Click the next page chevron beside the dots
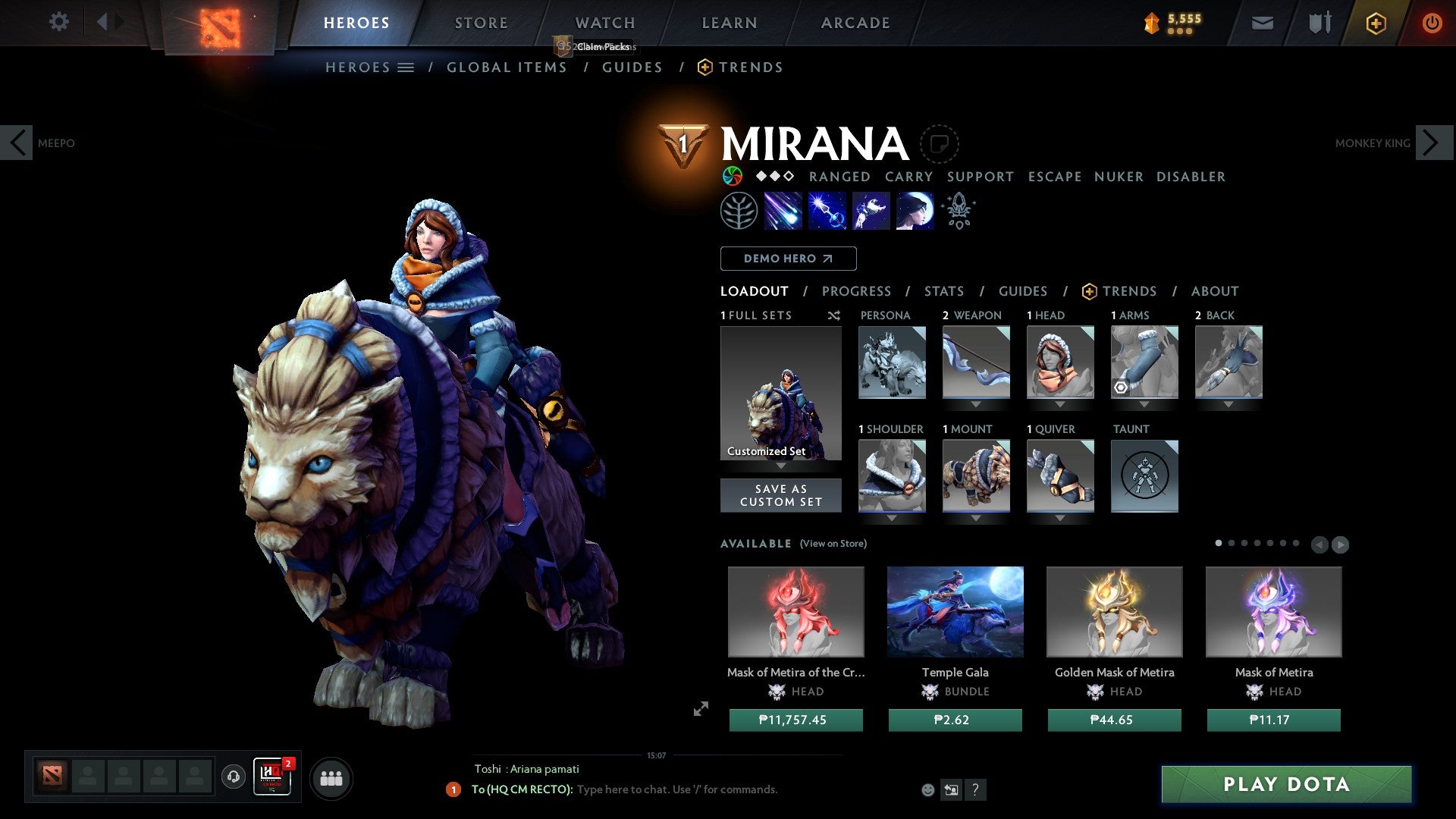1456x819 pixels. point(1340,544)
